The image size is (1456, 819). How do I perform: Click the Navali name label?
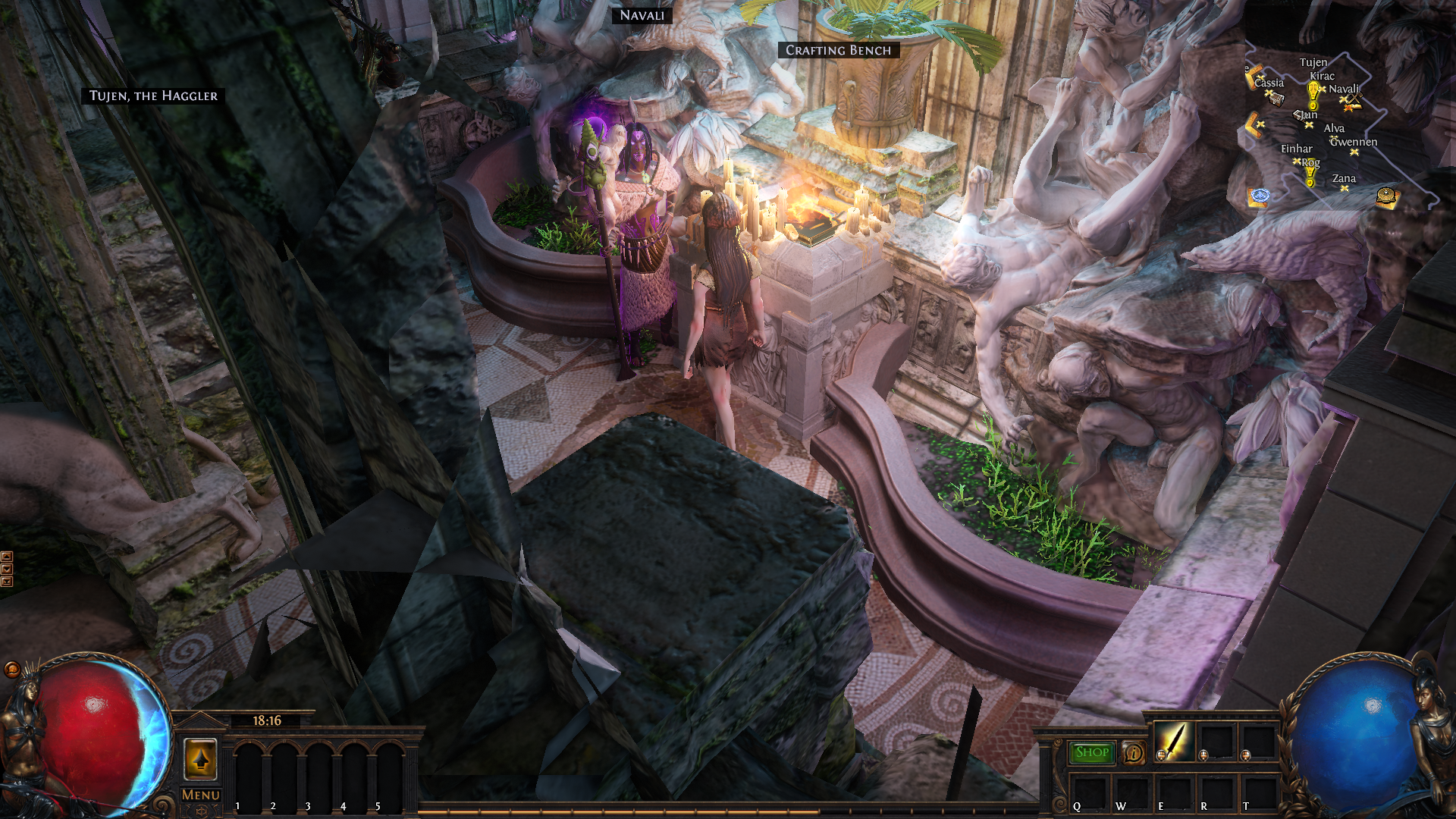(x=642, y=15)
